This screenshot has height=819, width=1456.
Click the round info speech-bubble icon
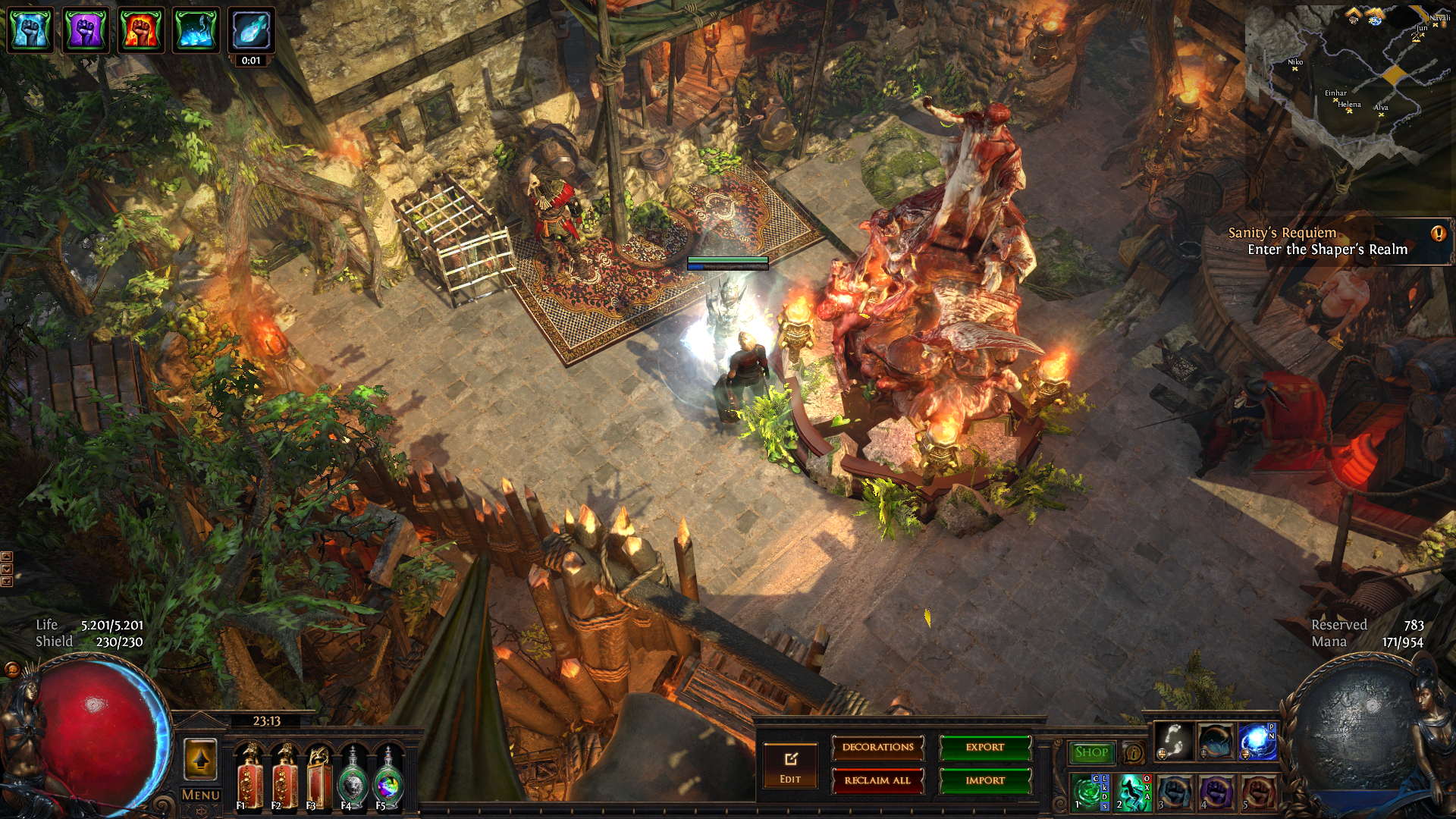(1133, 753)
